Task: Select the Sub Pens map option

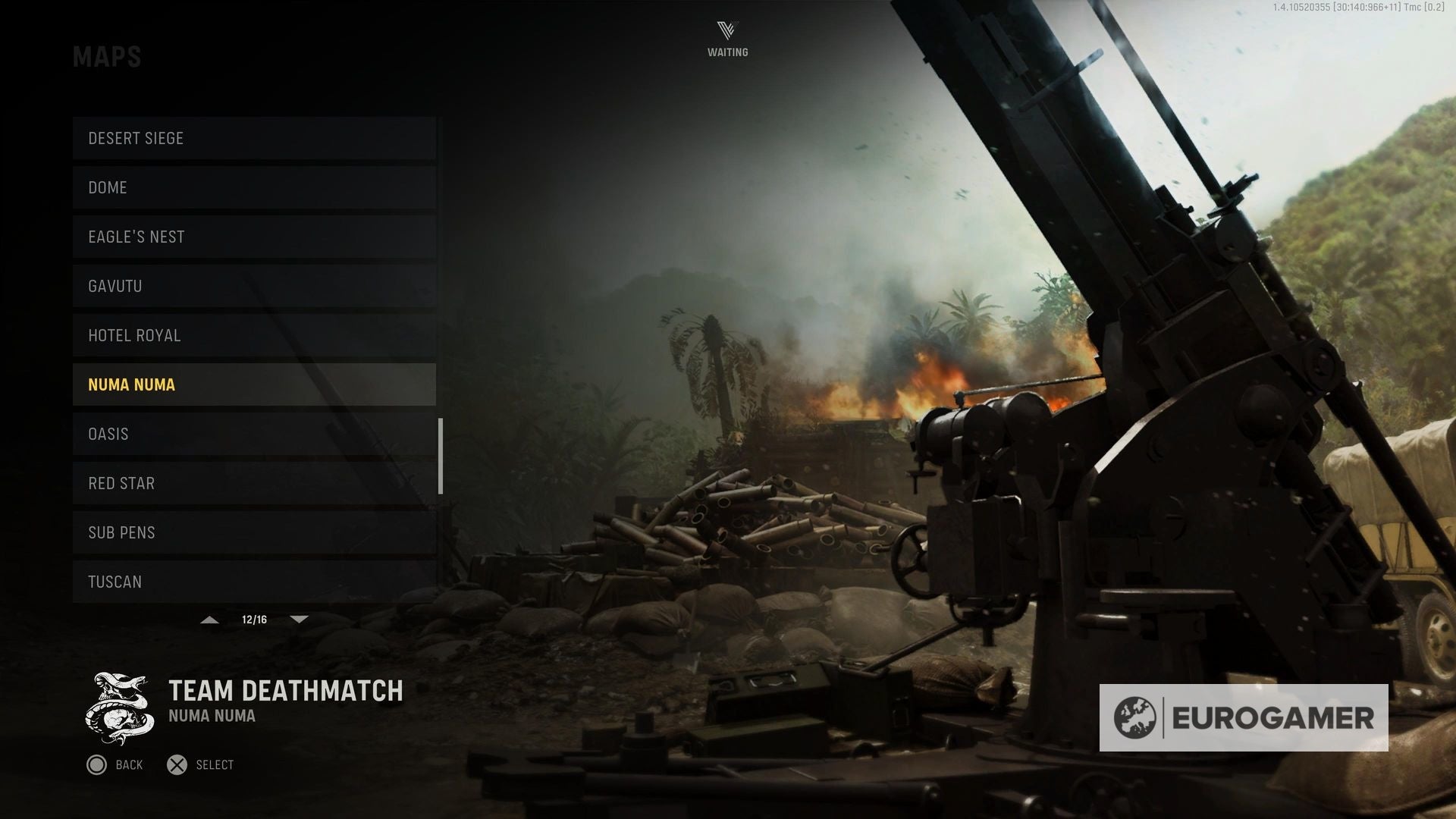Action: (254, 532)
